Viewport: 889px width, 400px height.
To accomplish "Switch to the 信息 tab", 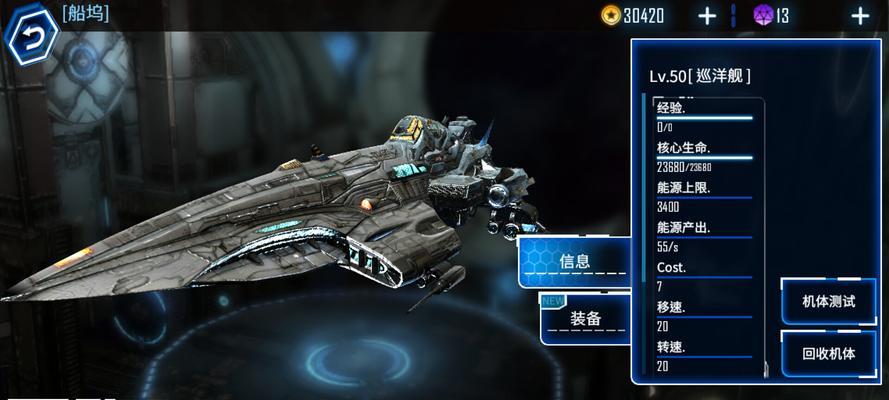I will [574, 262].
